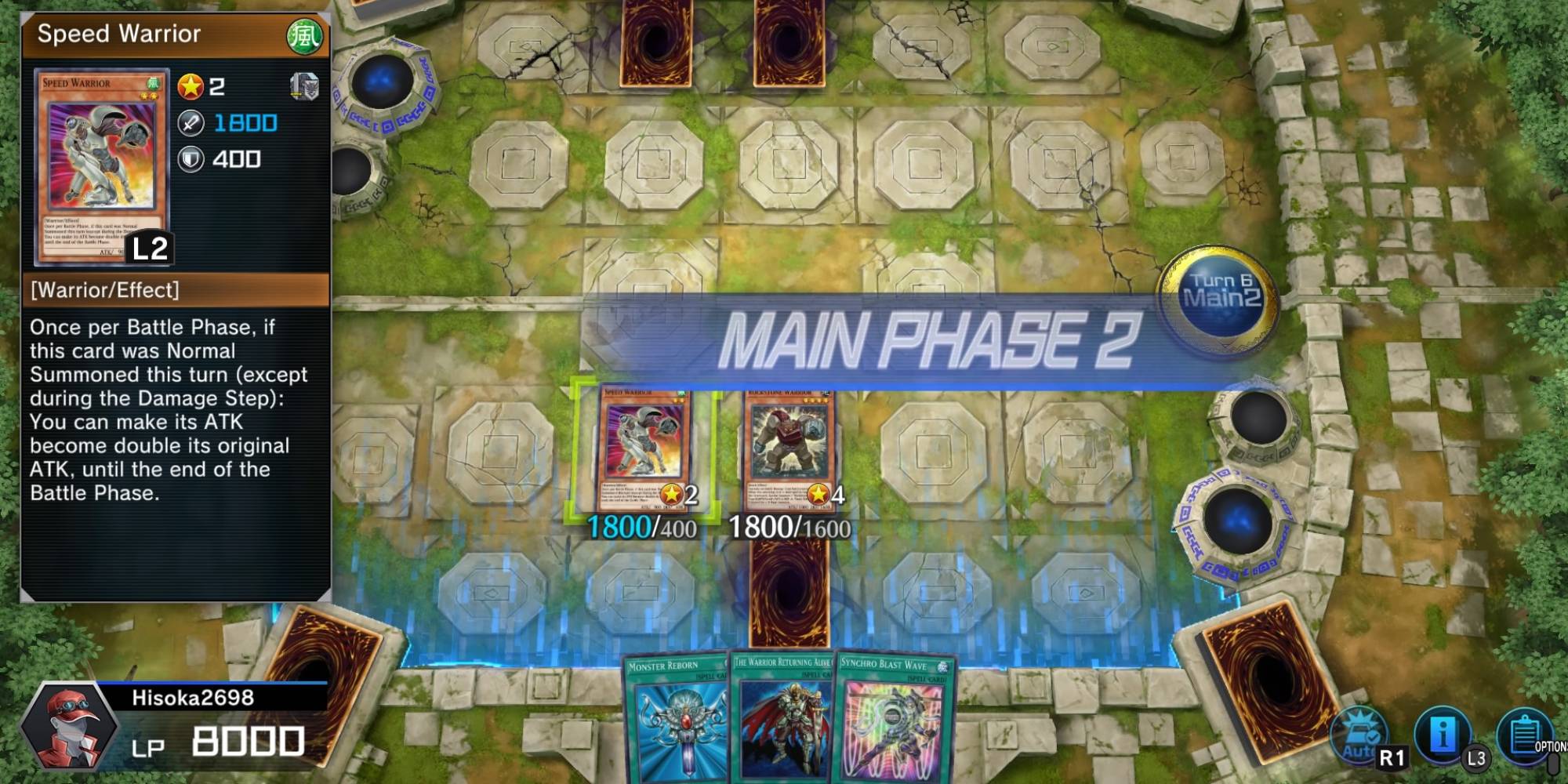Click the level 4 star badge on Rockstone Warrior
1568x784 pixels.
(820, 494)
